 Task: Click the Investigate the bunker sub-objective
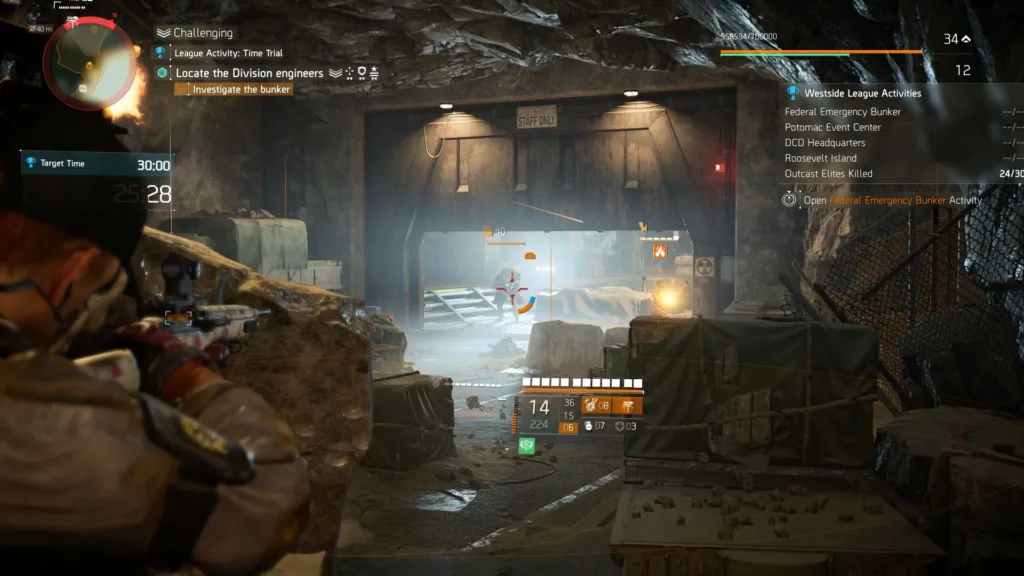[x=241, y=89]
